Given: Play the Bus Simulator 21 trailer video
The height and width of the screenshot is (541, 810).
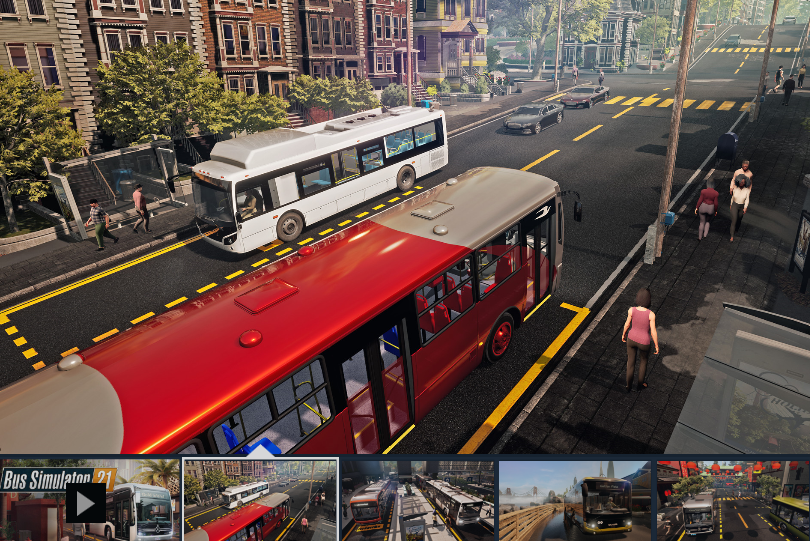Looking at the screenshot, I should [x=86, y=502].
